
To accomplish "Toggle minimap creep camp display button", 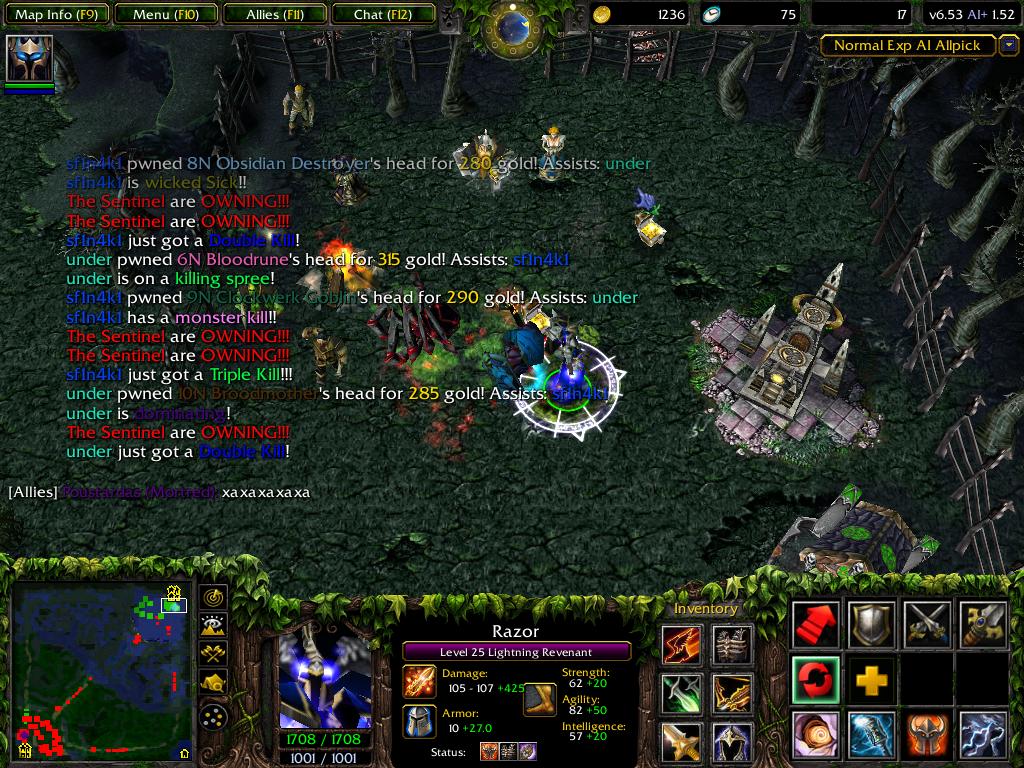I will (x=214, y=683).
